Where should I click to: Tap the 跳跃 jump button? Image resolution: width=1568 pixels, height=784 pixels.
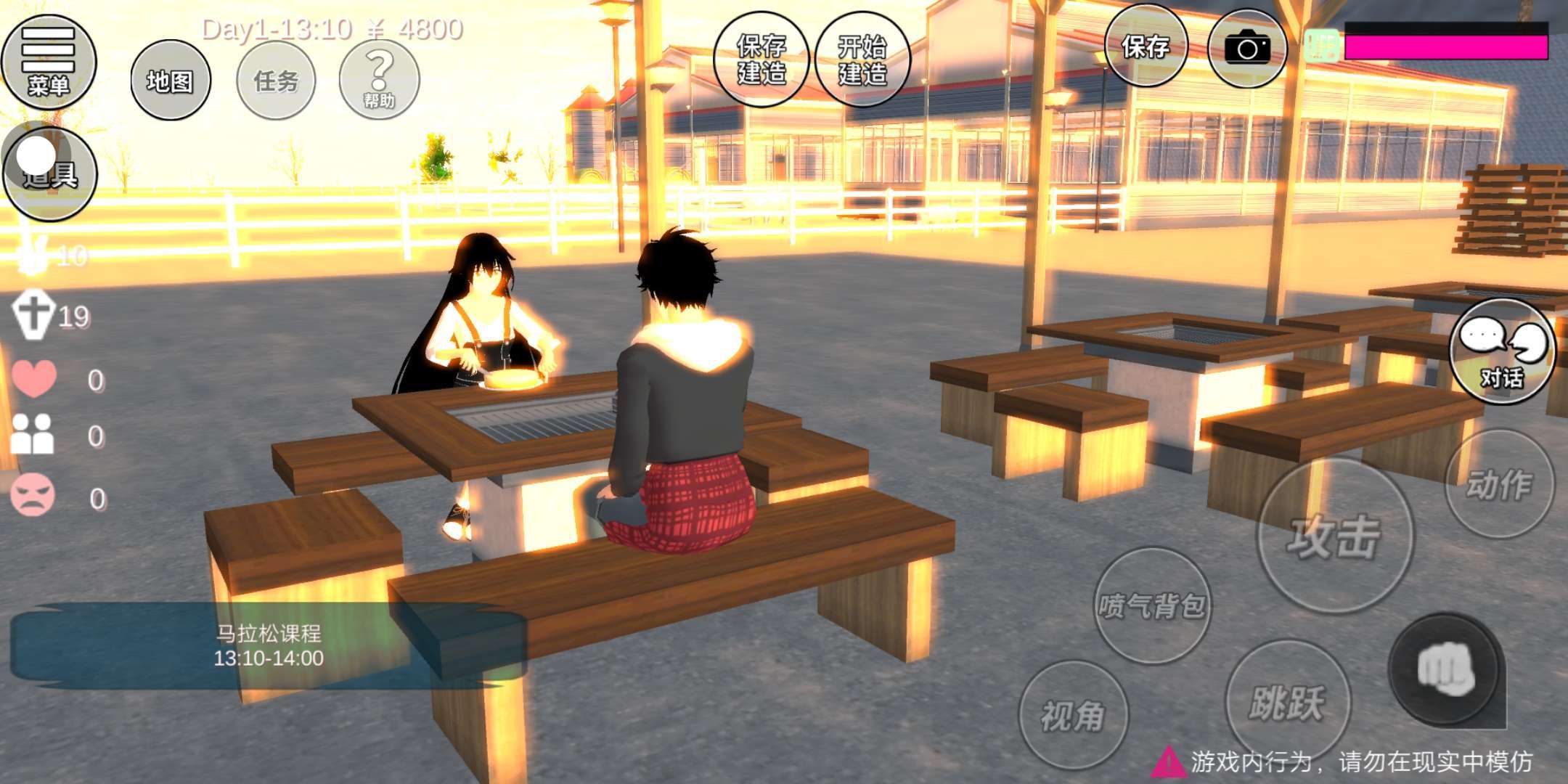(x=1287, y=701)
